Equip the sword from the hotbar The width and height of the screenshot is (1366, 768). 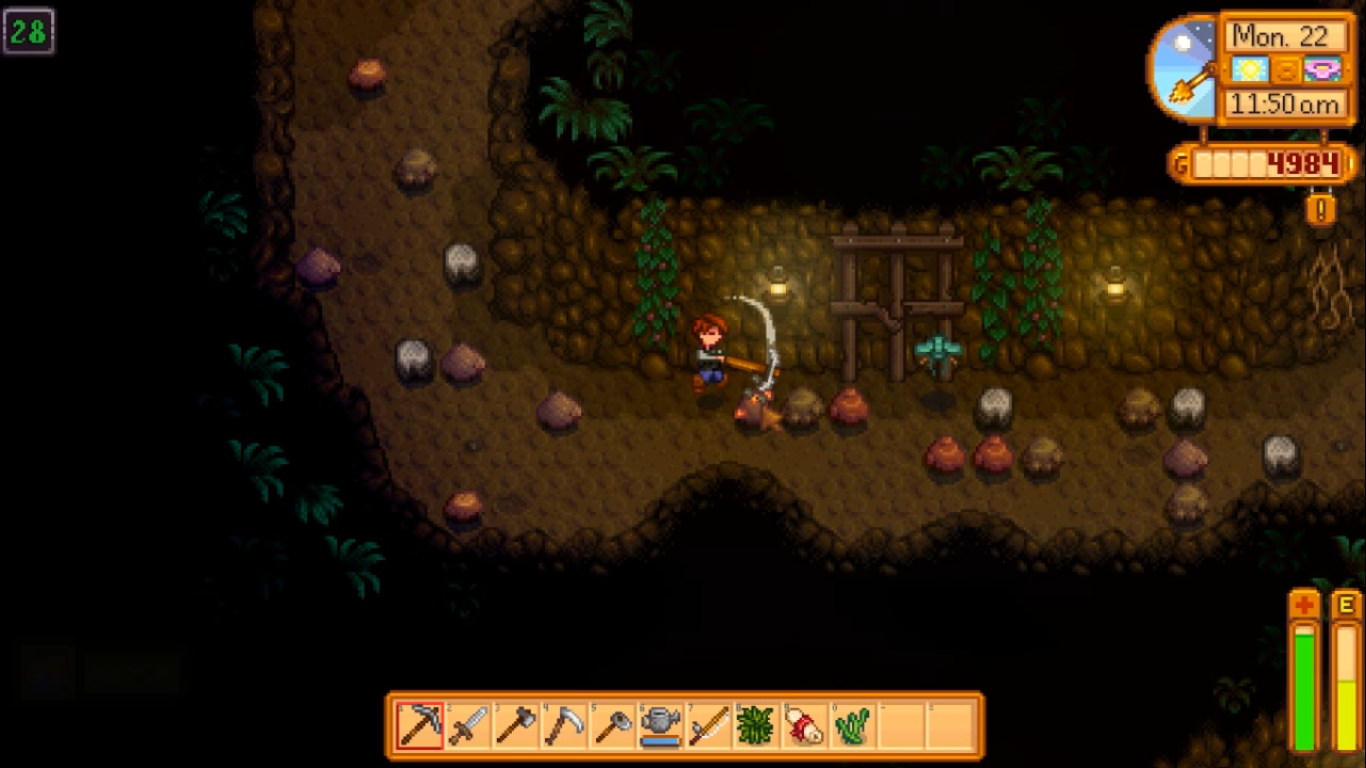[468, 725]
